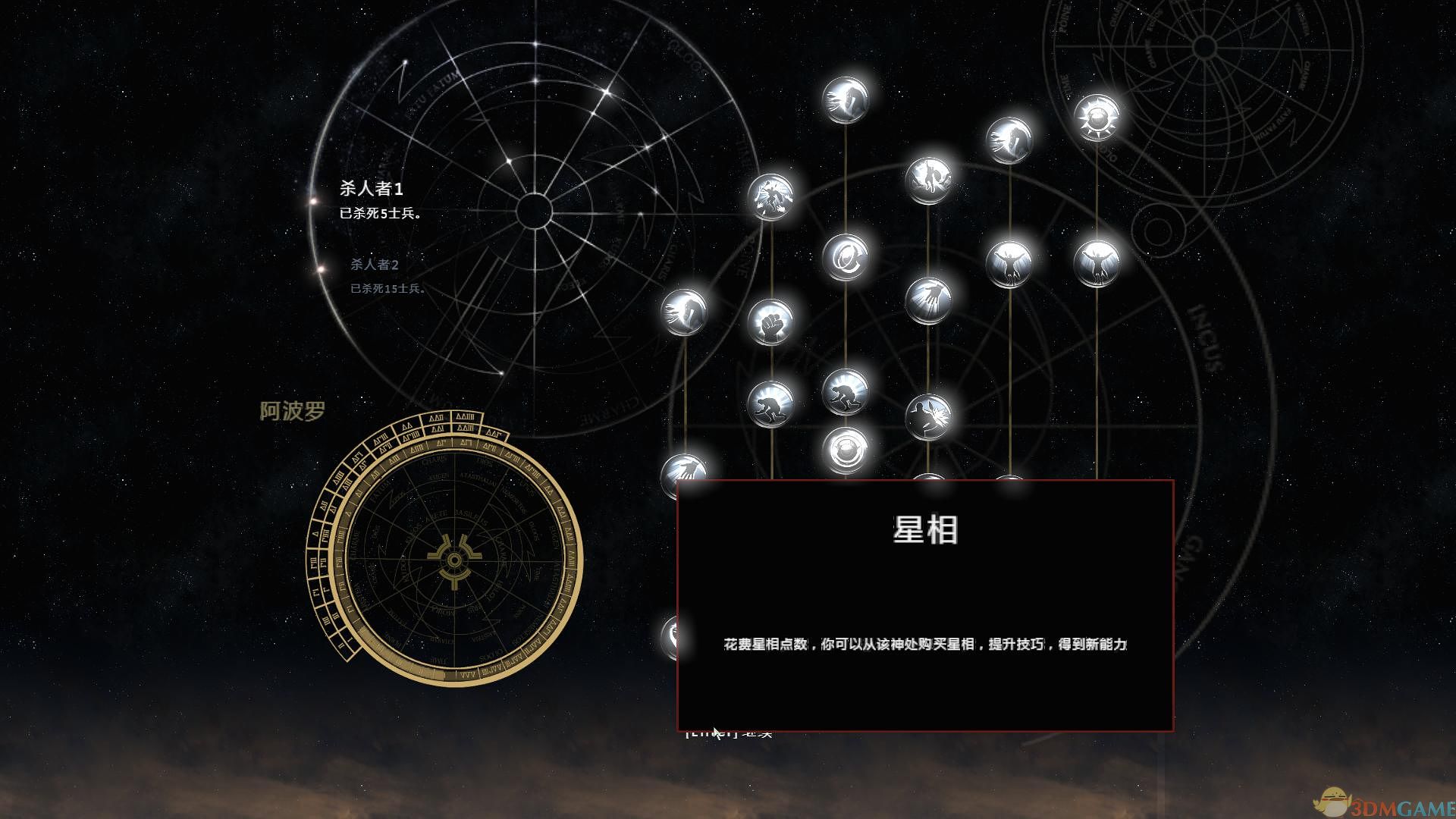
Task: Click the target bullseye skill orb
Action: (x=847, y=450)
